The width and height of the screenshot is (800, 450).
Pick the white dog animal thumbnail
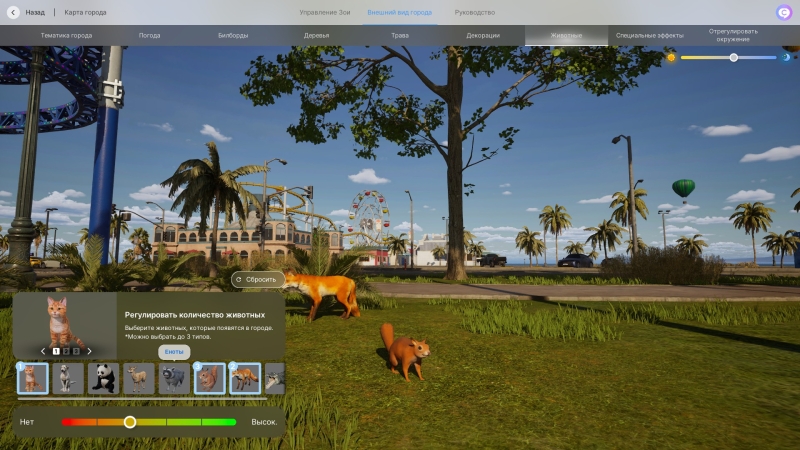(69, 378)
